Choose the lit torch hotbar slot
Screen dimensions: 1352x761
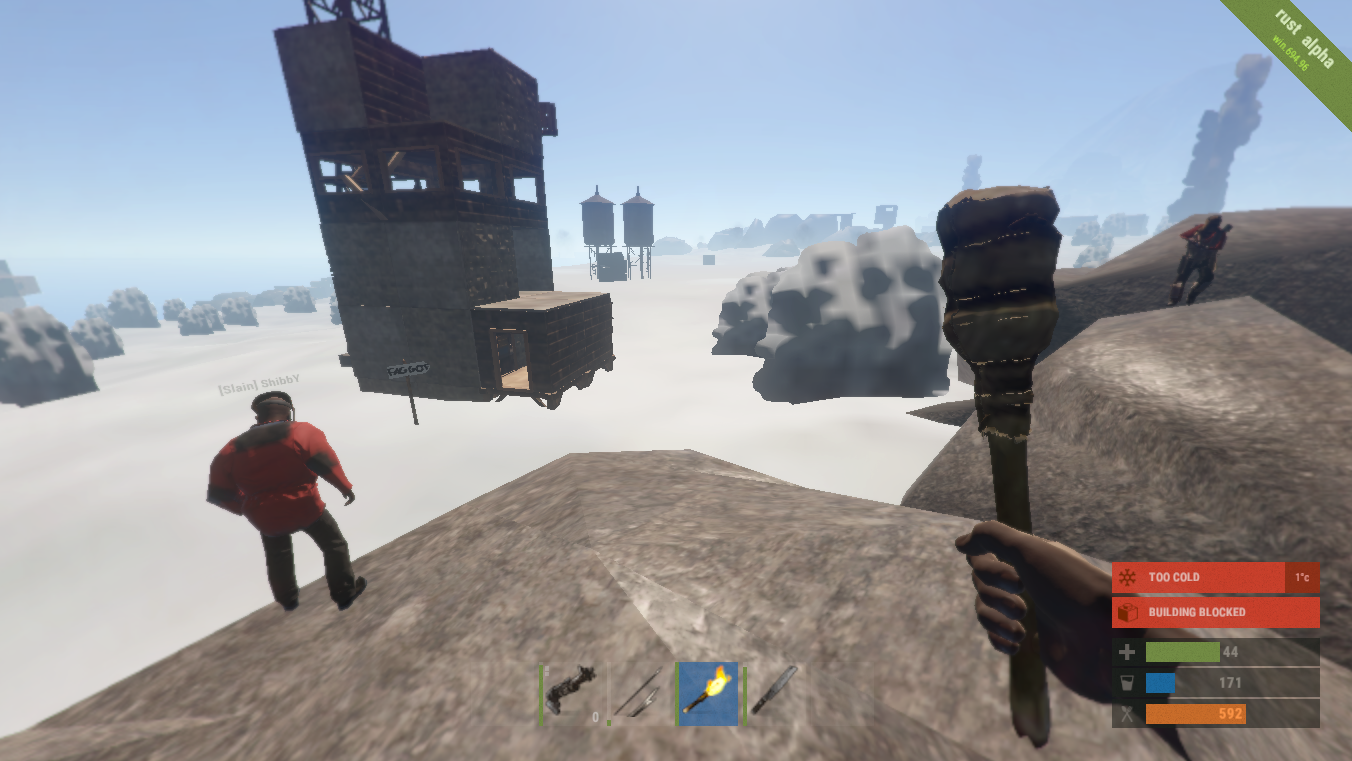[708, 692]
